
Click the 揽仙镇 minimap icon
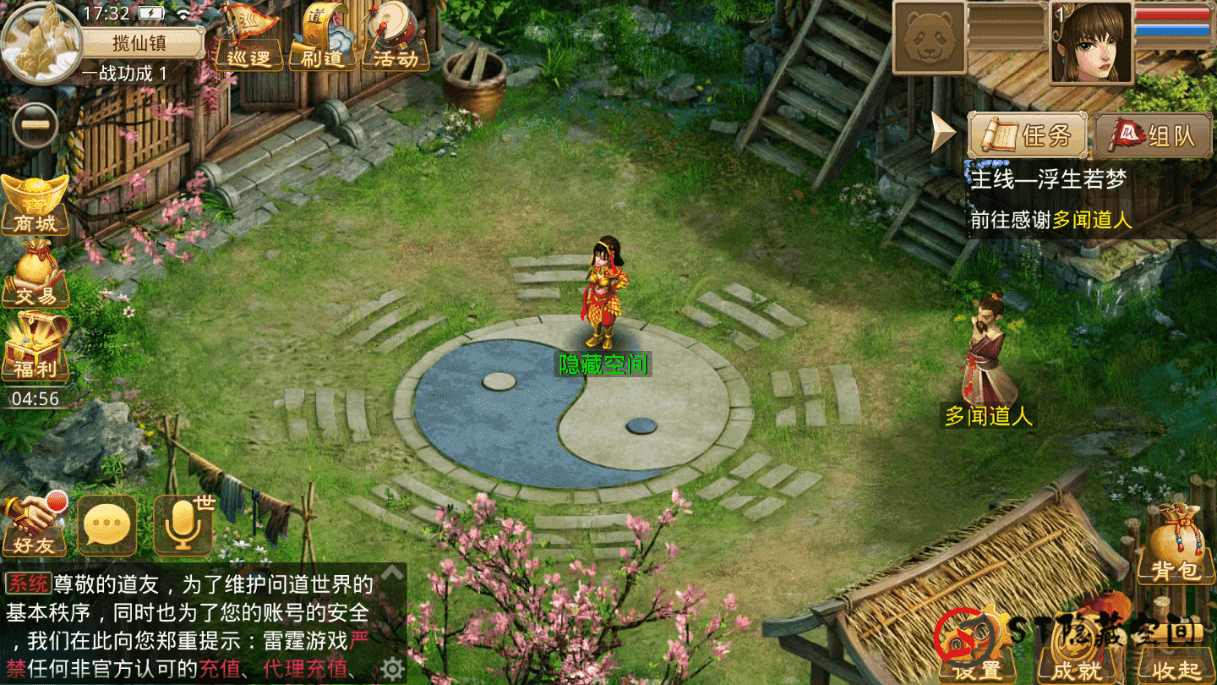pos(41,41)
